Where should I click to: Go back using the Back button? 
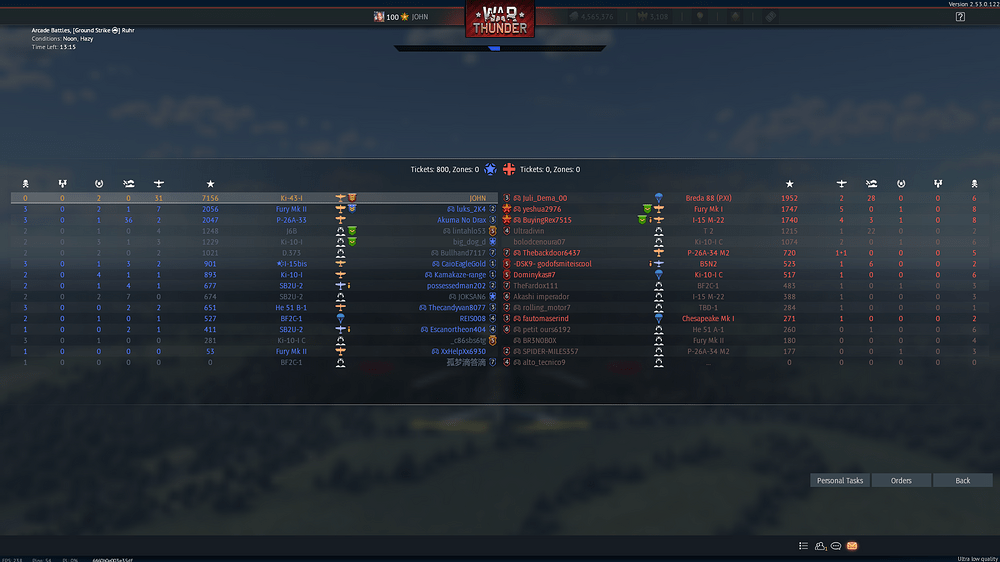pos(962,480)
